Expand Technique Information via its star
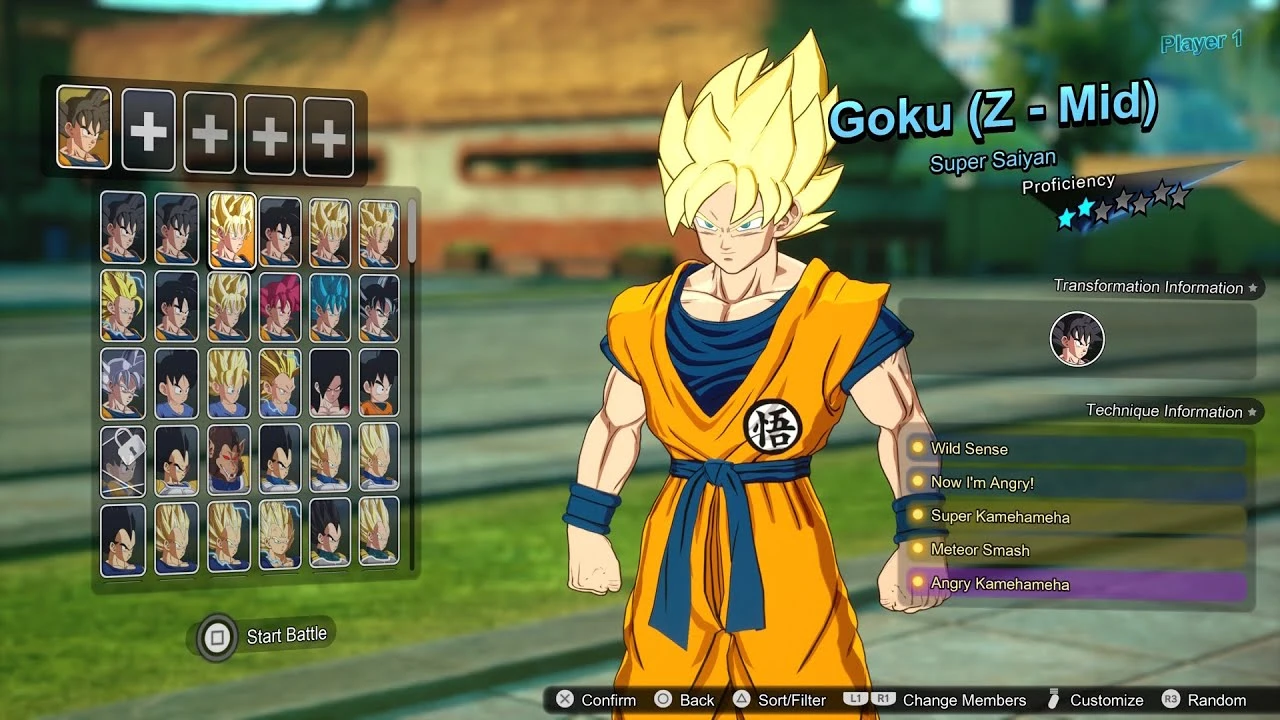Screen dimensions: 1280x720 (x=1254, y=411)
